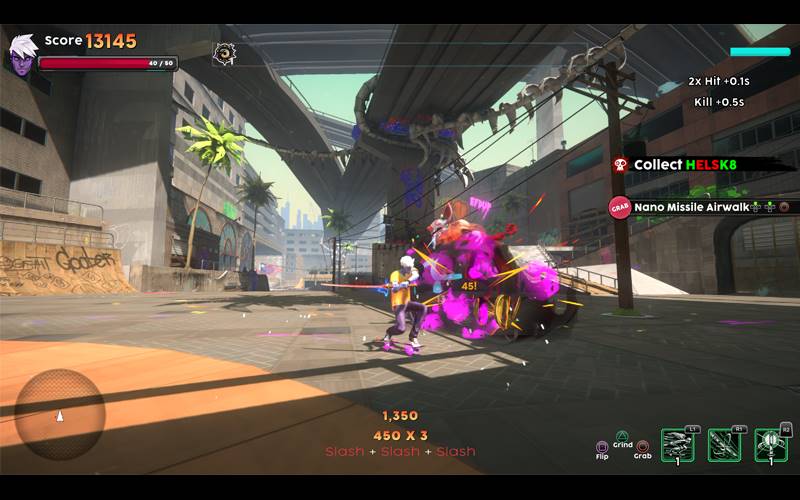
Task: Select the Nano Missile Airwalk trick objective
Action: [x=702, y=207]
